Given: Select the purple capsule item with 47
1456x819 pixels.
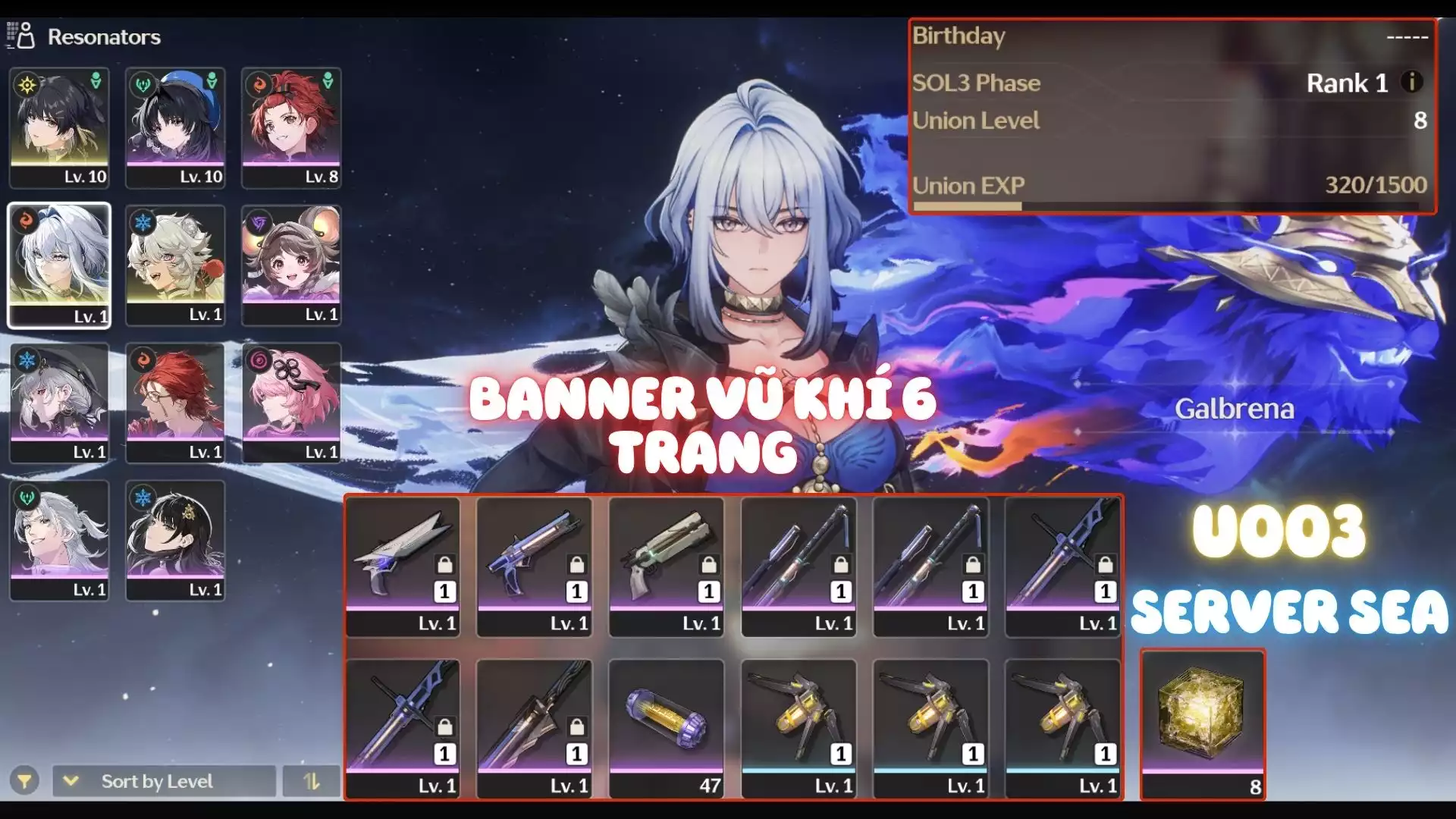Looking at the screenshot, I should coord(667,728).
